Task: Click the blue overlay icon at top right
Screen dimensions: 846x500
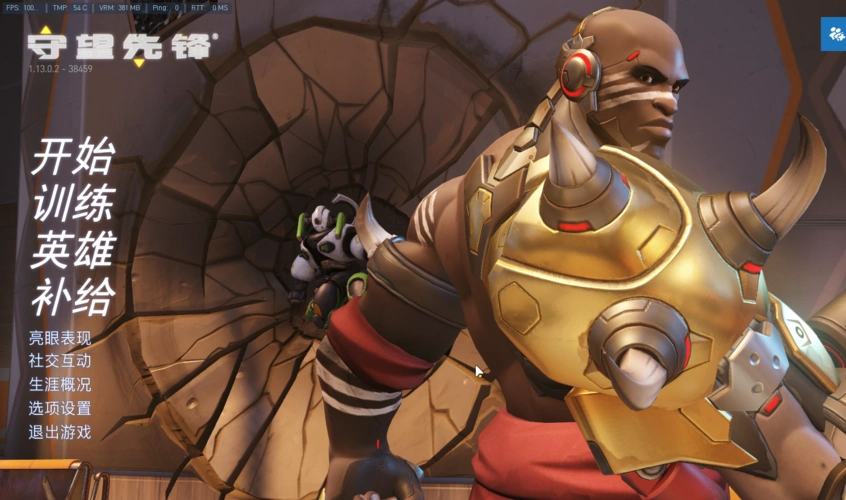Action: point(834,34)
